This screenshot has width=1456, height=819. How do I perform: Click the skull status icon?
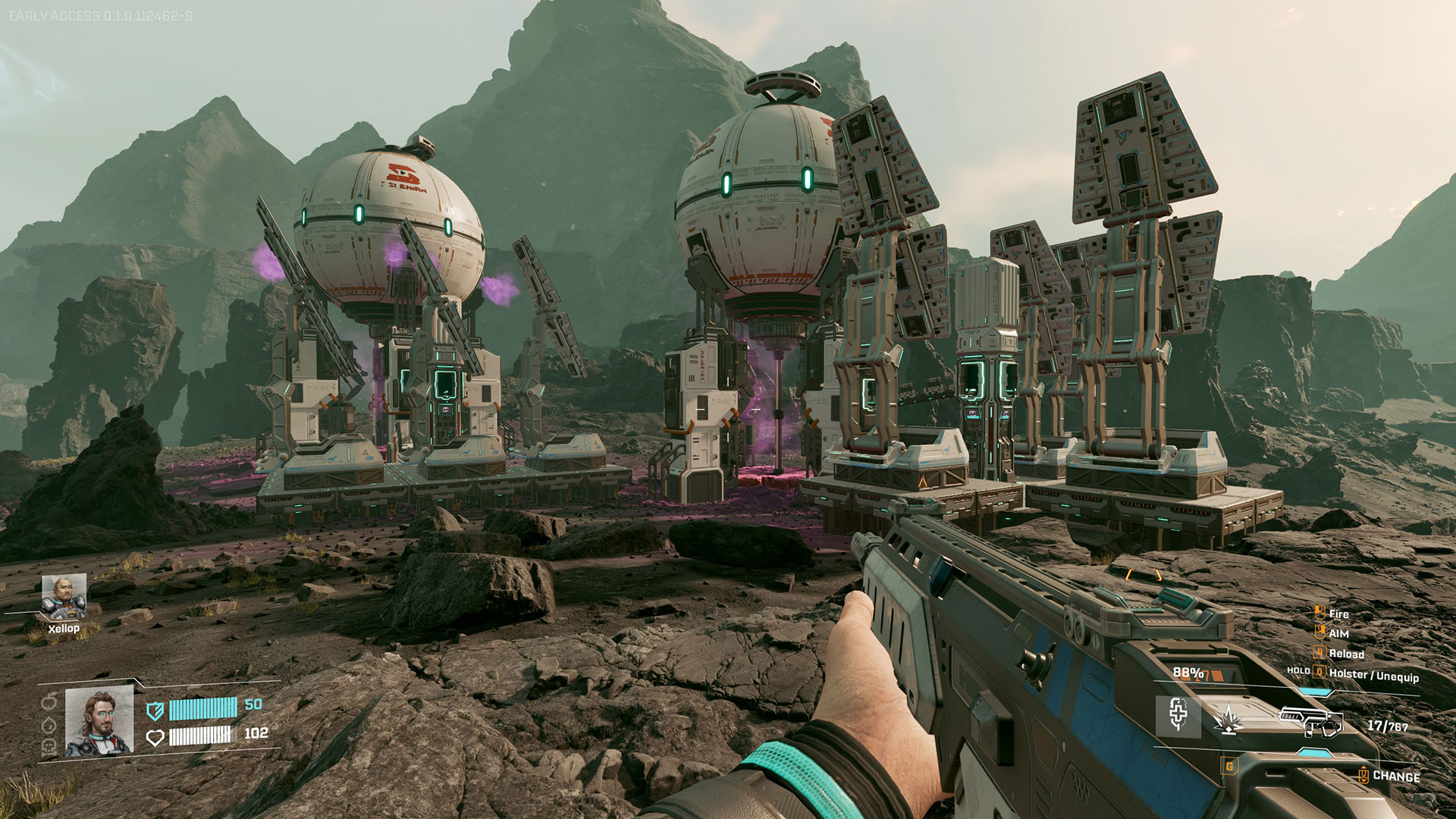point(49,747)
